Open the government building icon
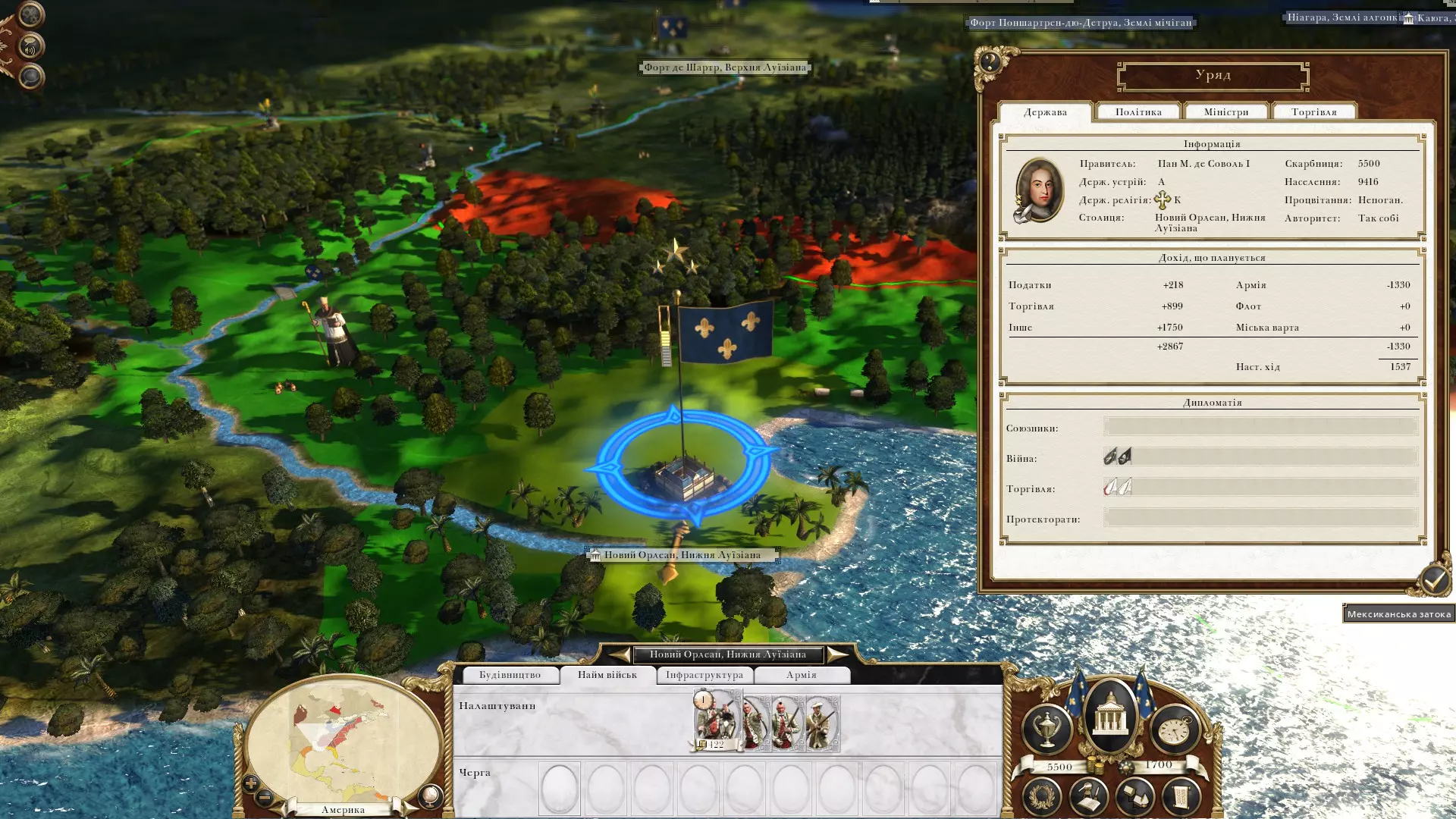 pos(1110,716)
